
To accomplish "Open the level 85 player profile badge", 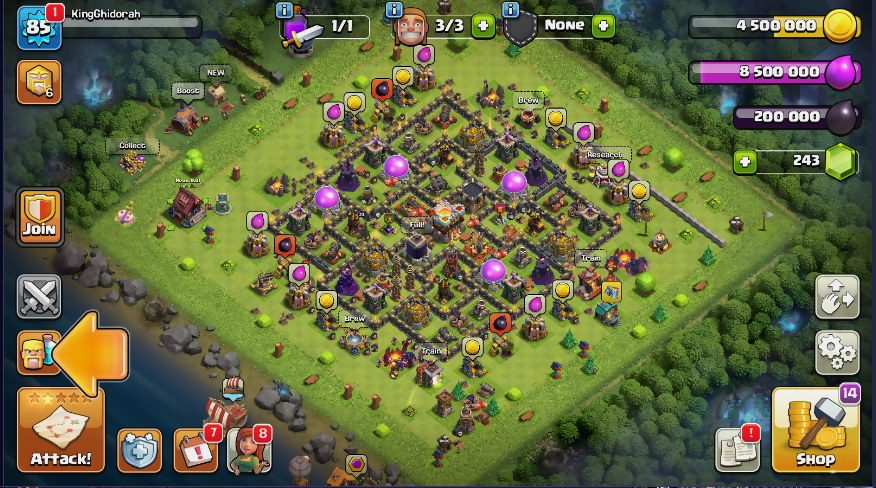I will pos(38,28).
